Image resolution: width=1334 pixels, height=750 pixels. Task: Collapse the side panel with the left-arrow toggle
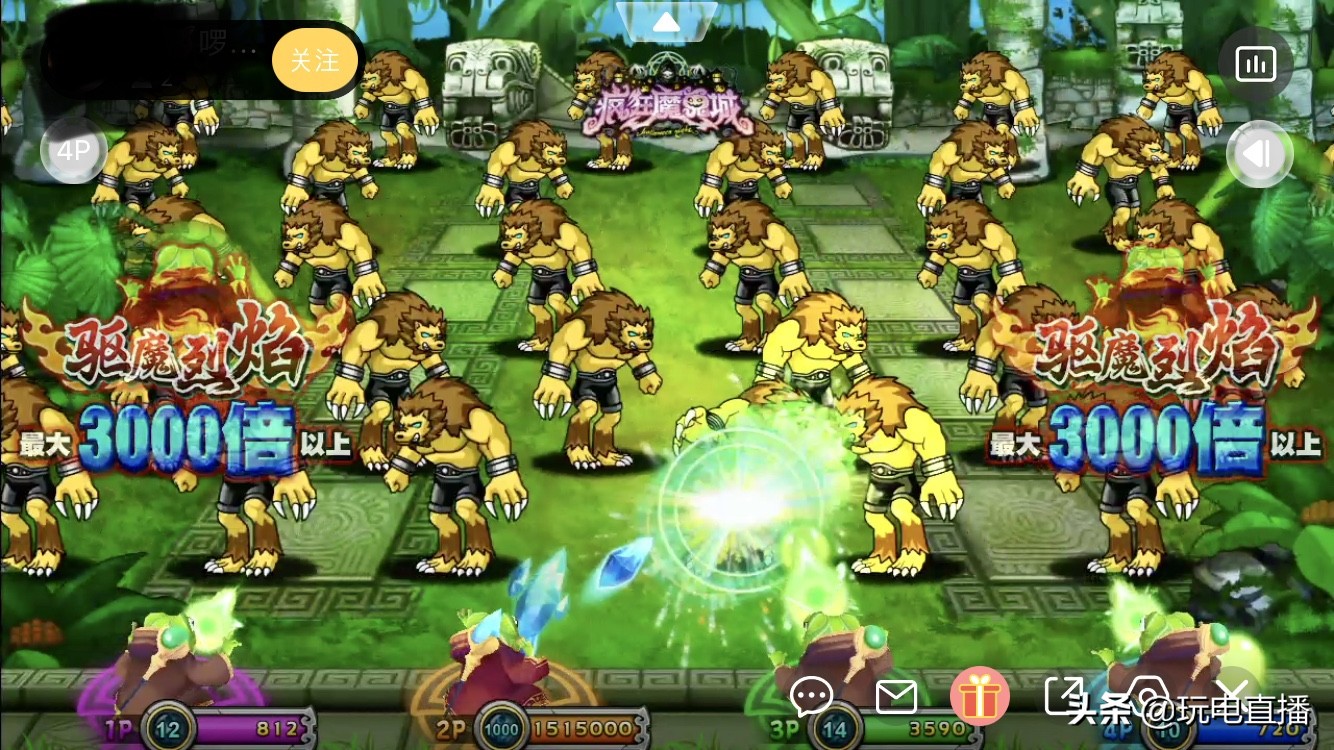point(1259,154)
